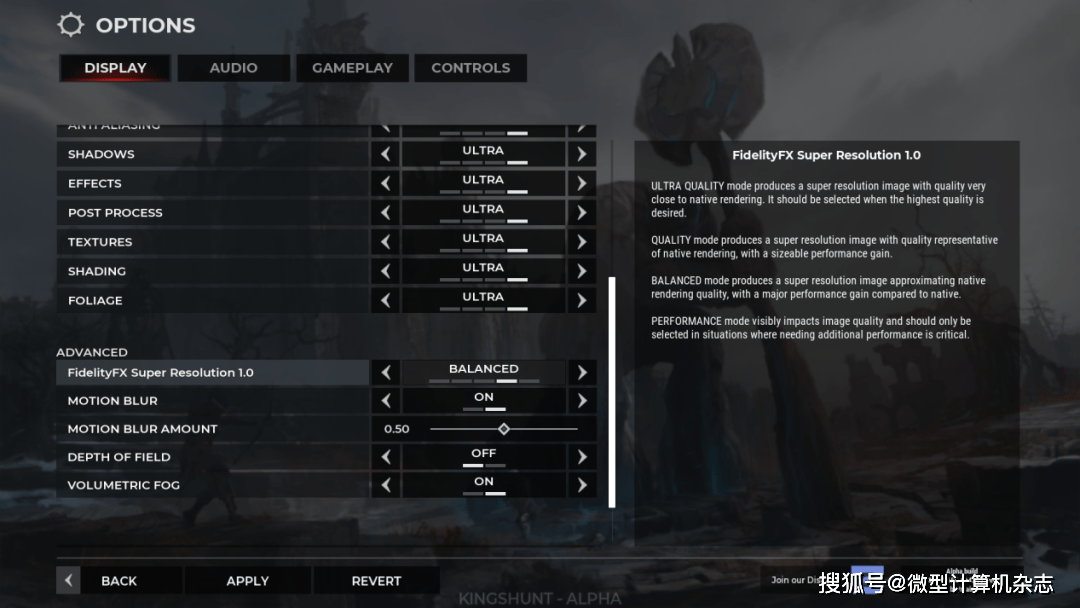Toggle Motion Blur with its left arrow
Screen dimensions: 1080x608
385,401
